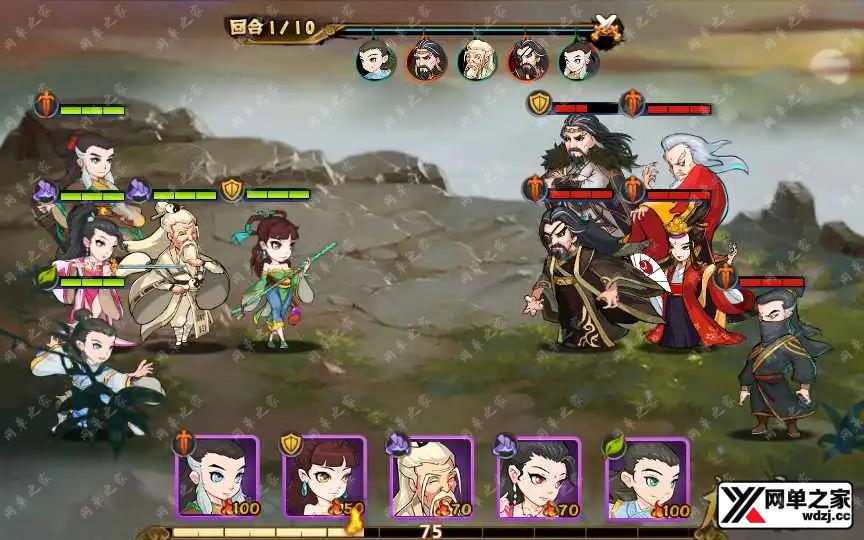This screenshot has width=864, height=540.
Task: Choose the leaf-class green-eyed hero card
Action: pos(646,477)
